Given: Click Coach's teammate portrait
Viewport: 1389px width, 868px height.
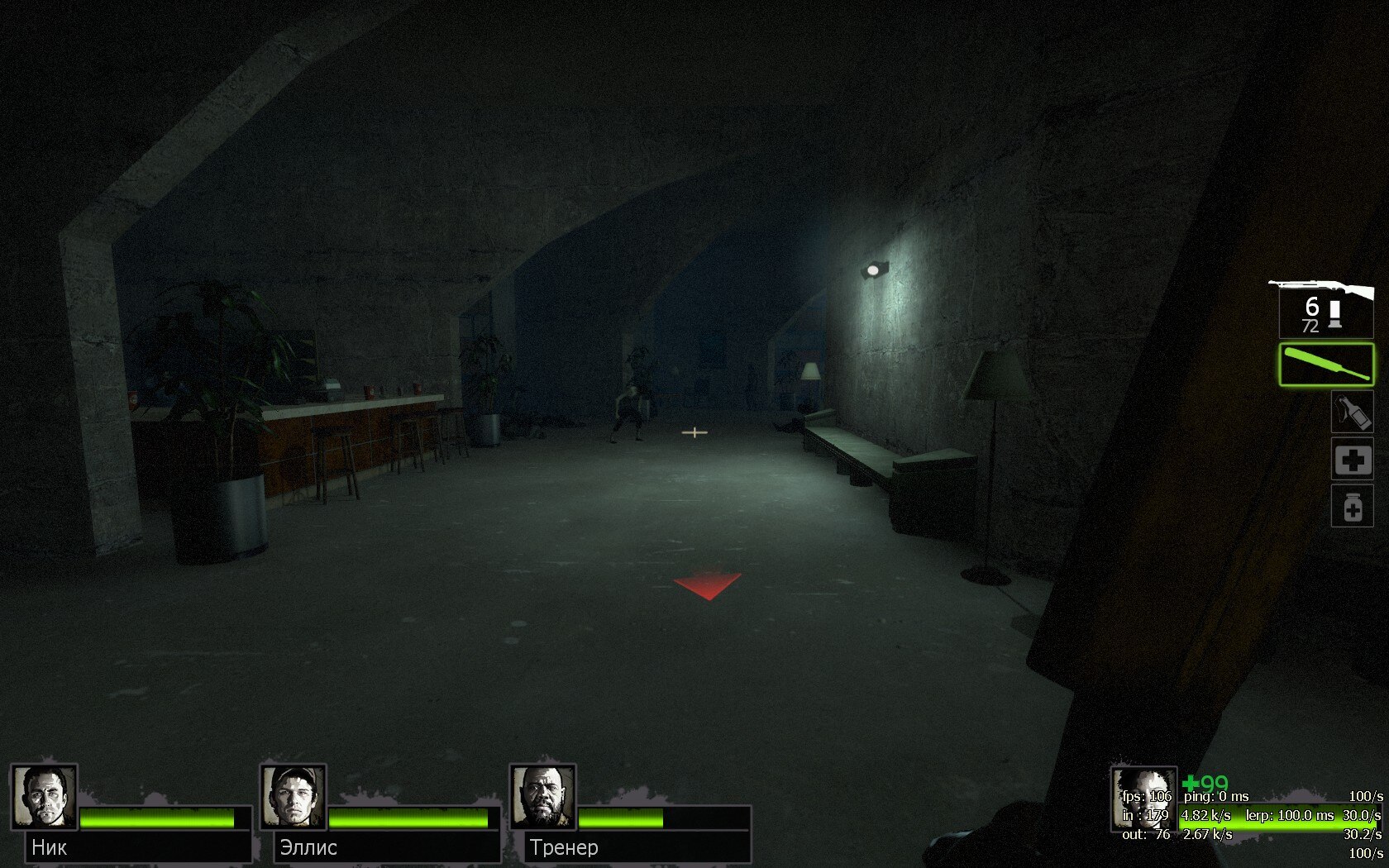Looking at the screenshot, I should click(542, 797).
